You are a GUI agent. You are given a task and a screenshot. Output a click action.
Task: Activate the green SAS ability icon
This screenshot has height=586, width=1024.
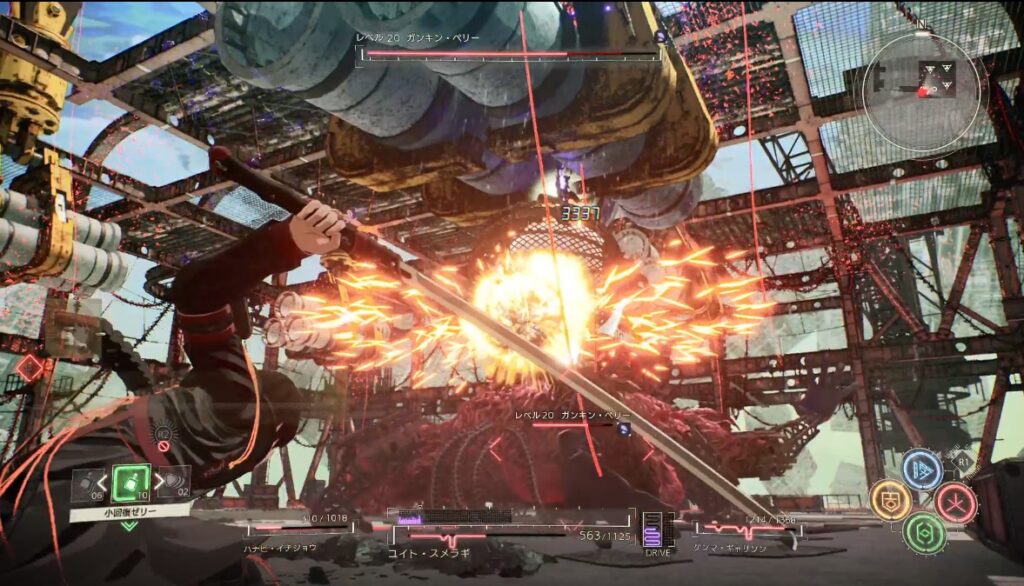click(923, 532)
